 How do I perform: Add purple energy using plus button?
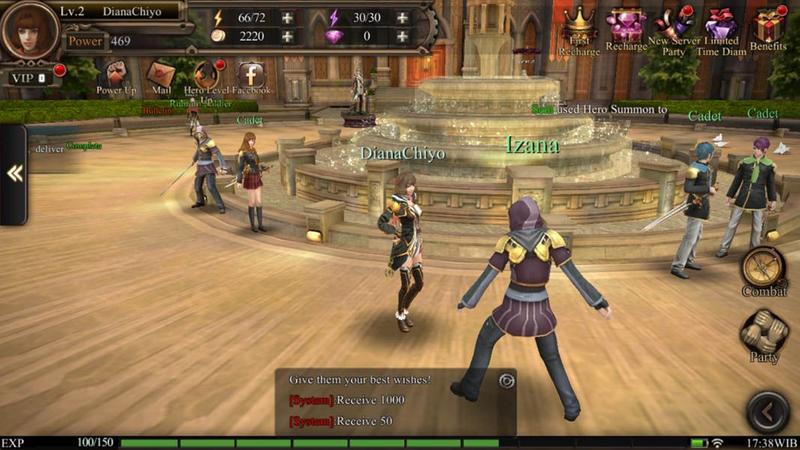click(x=402, y=18)
